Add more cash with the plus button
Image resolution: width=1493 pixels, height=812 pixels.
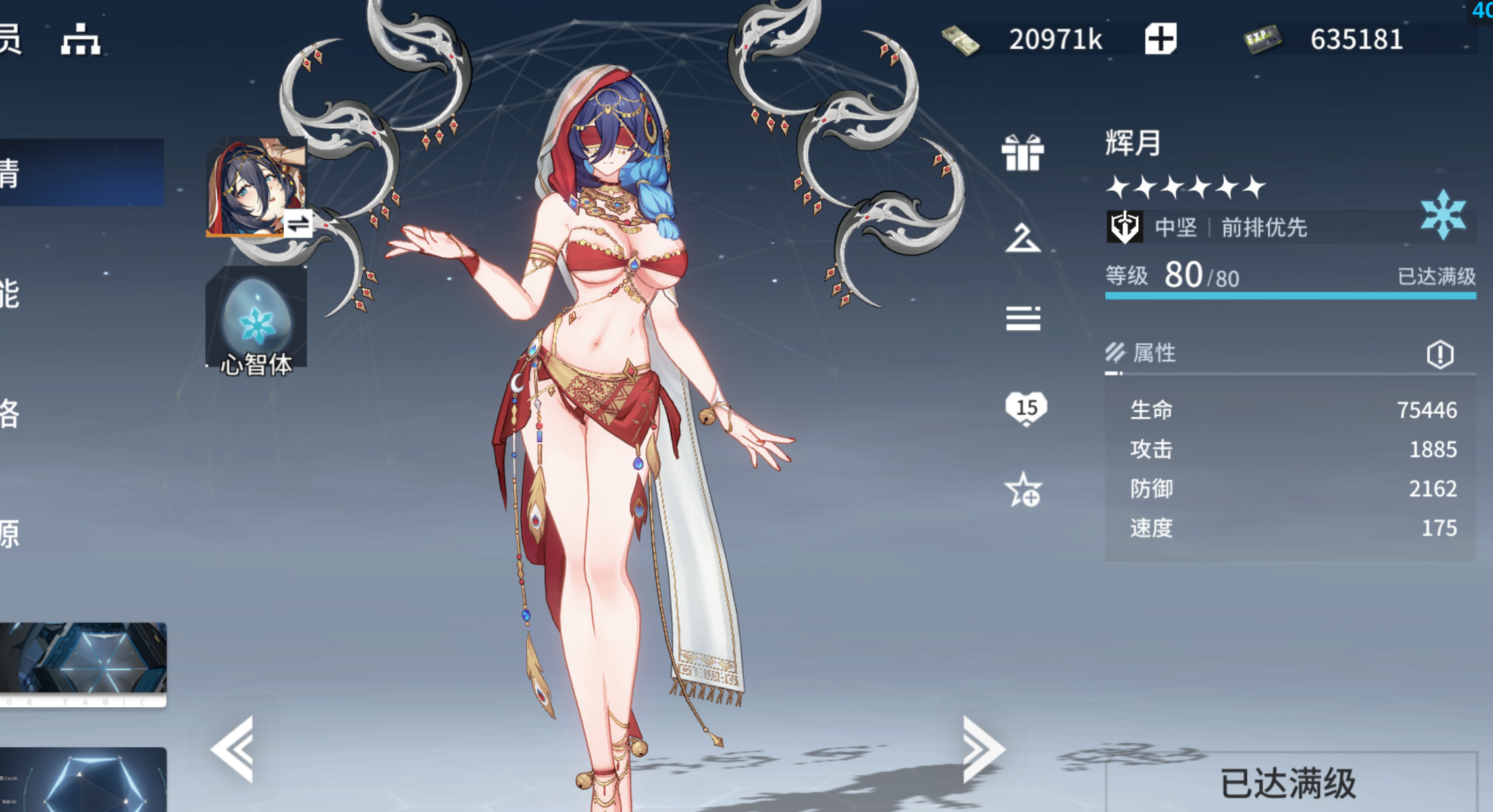pyautogui.click(x=1160, y=39)
